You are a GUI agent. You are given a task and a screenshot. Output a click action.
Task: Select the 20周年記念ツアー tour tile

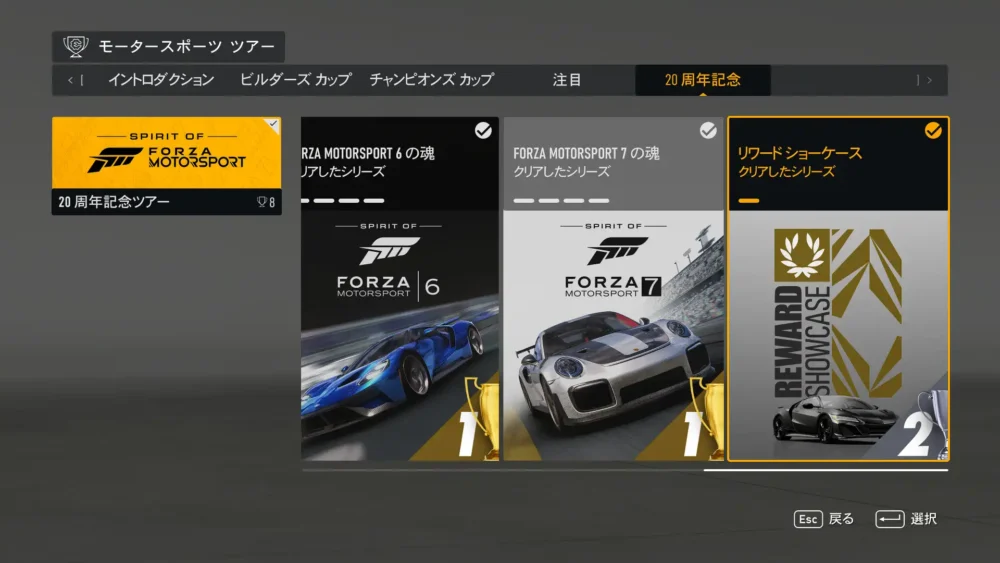[x=167, y=166]
